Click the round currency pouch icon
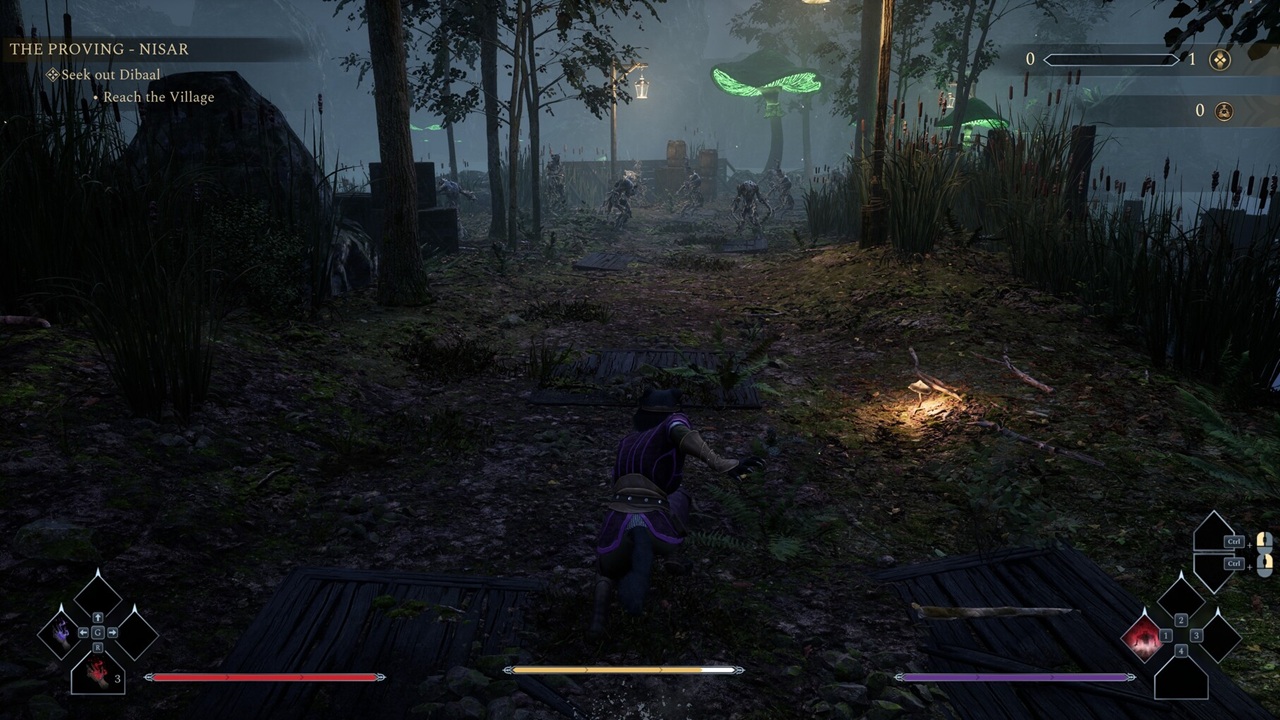The image size is (1280, 720). click(1222, 111)
